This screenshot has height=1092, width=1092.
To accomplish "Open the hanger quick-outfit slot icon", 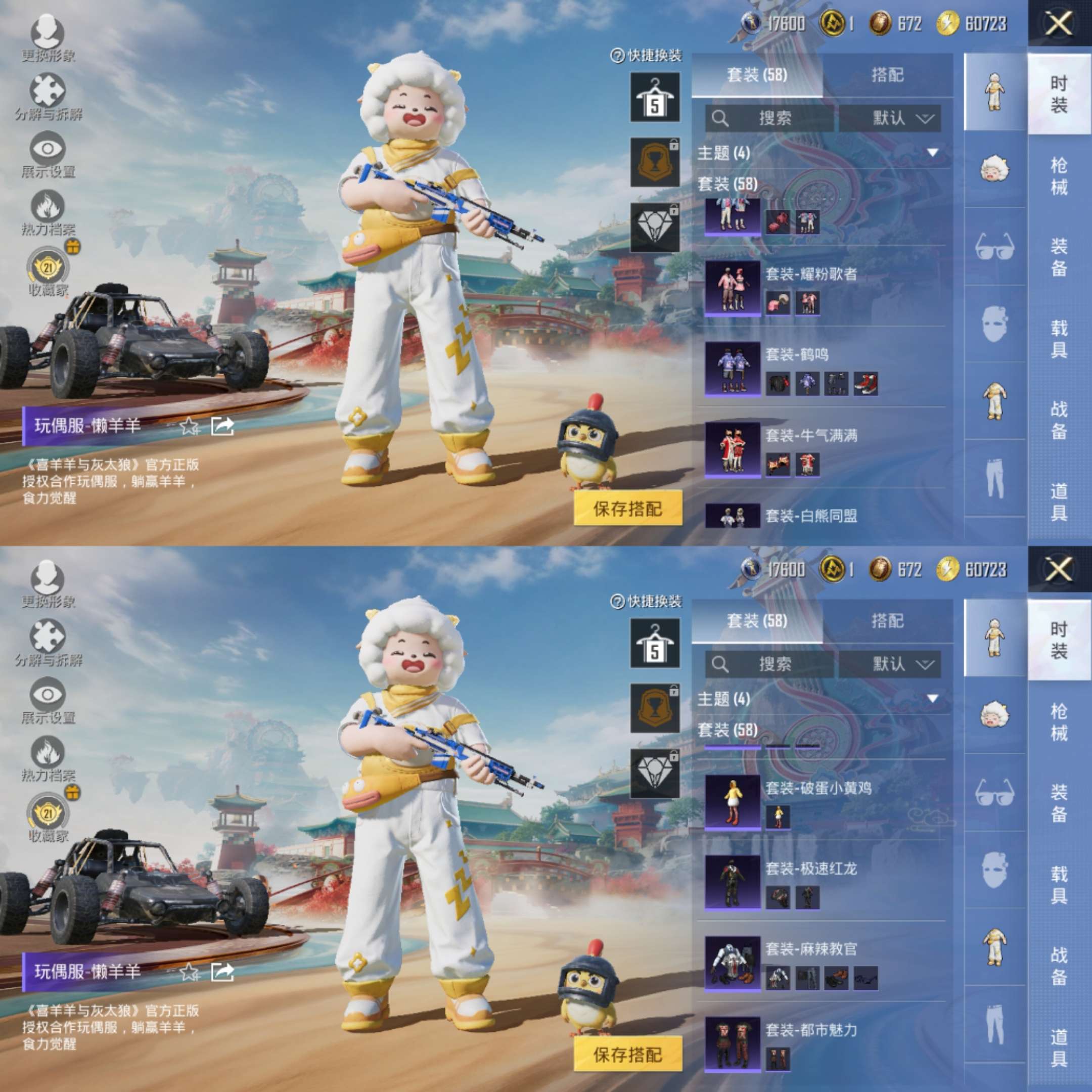I will click(x=655, y=96).
